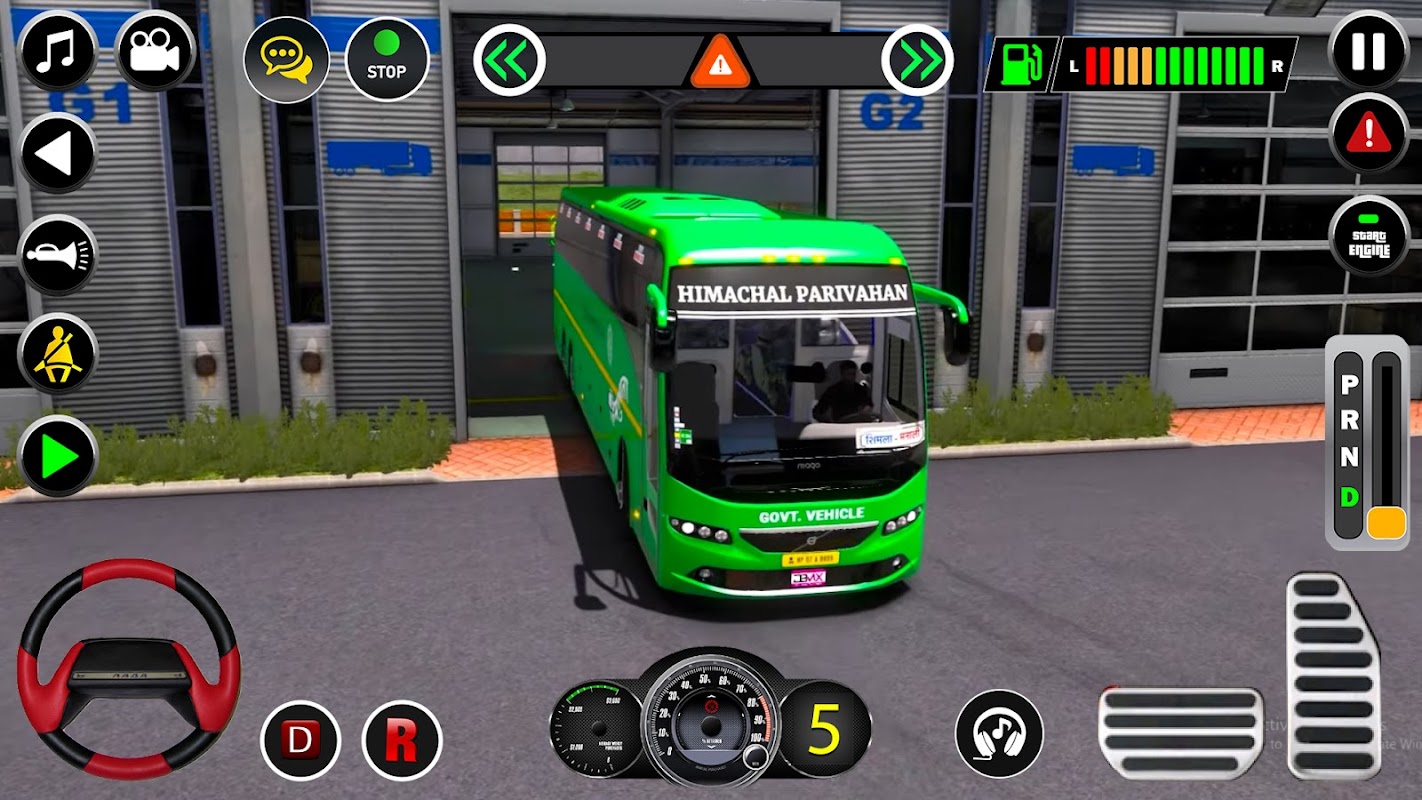This screenshot has width=1422, height=800.
Task: Toggle the headphones audio button
Action: (x=998, y=733)
